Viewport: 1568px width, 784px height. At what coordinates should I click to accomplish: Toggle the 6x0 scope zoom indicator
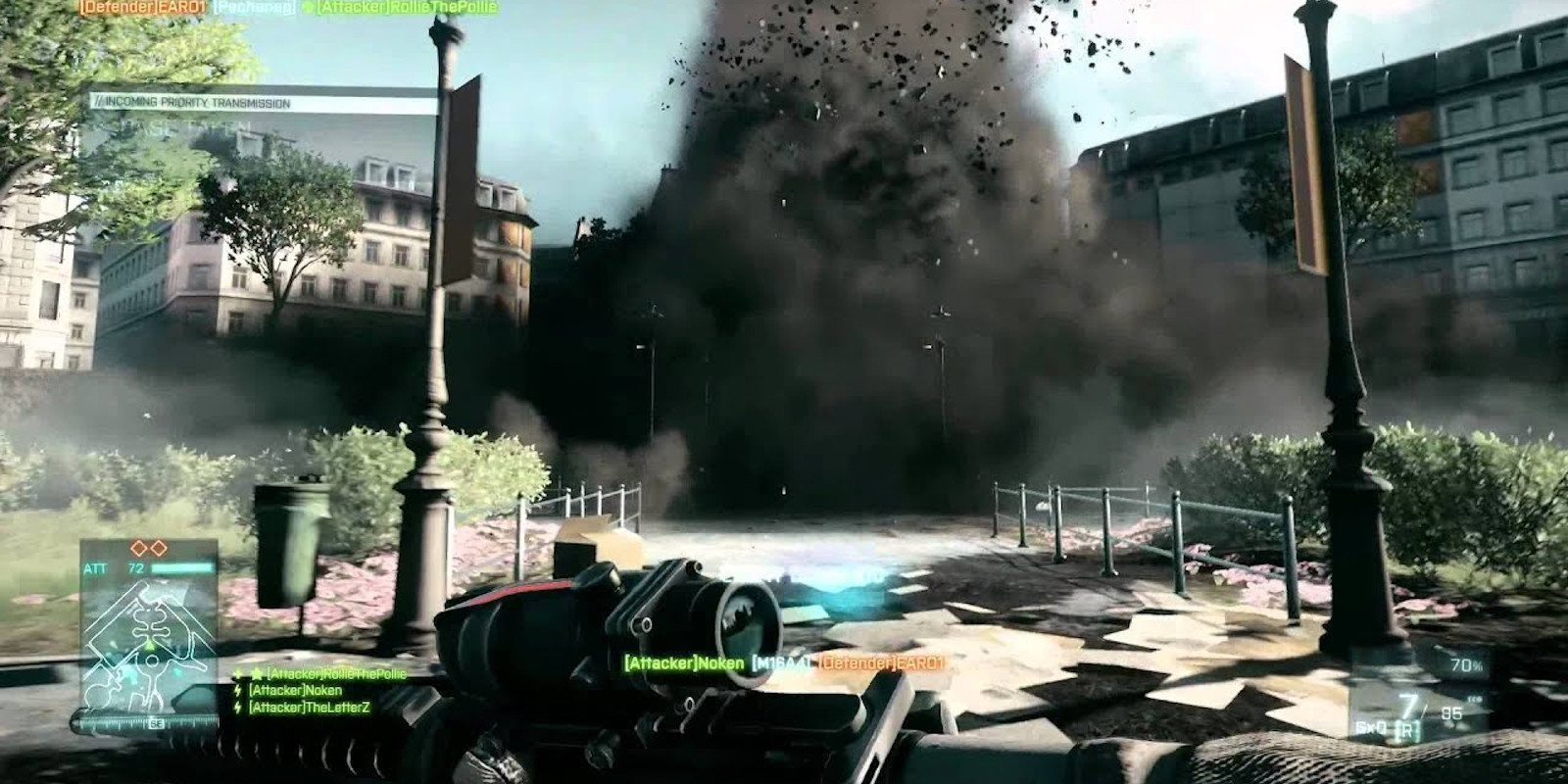click(1371, 728)
